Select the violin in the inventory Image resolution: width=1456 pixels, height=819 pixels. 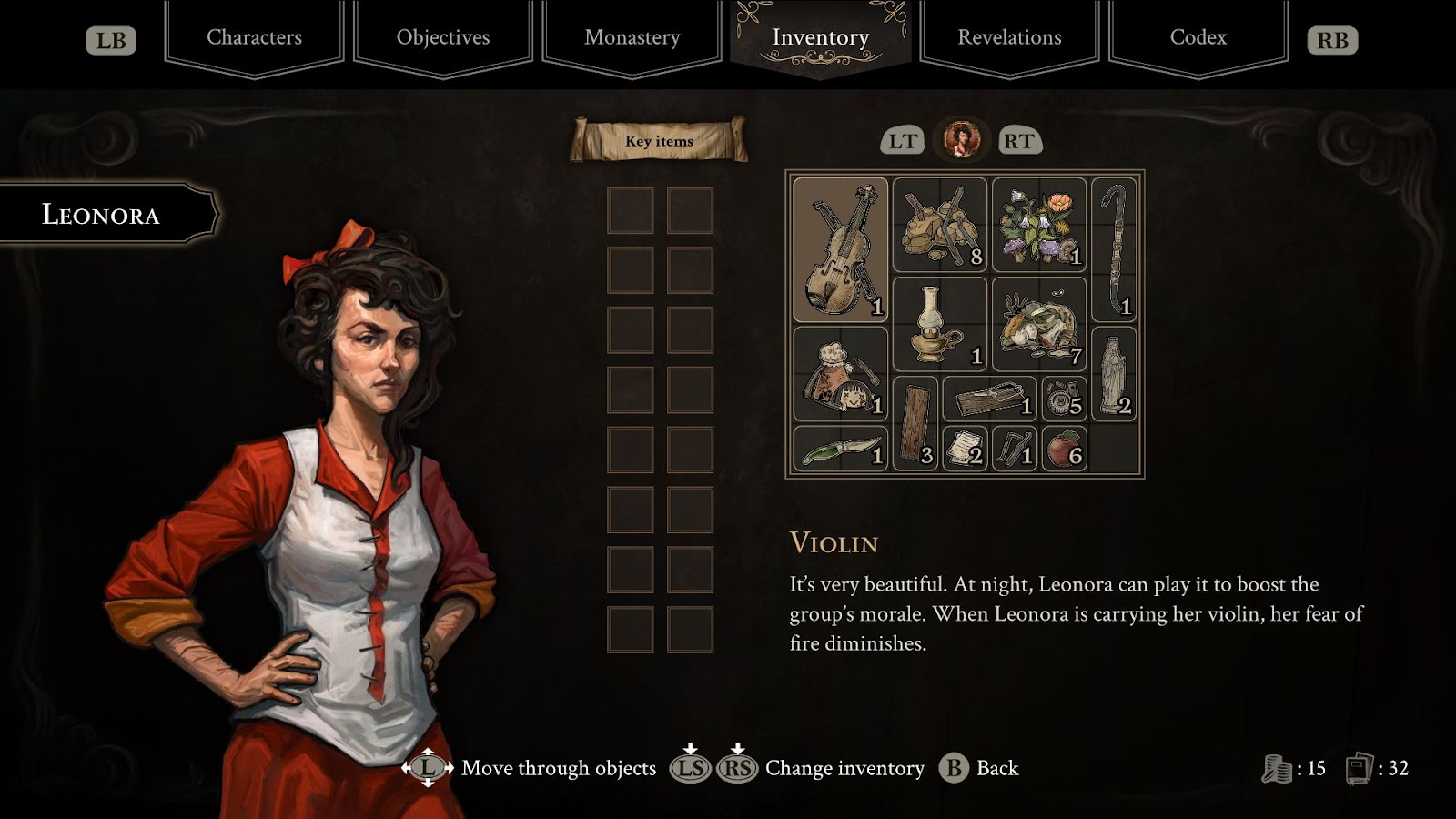(x=840, y=249)
